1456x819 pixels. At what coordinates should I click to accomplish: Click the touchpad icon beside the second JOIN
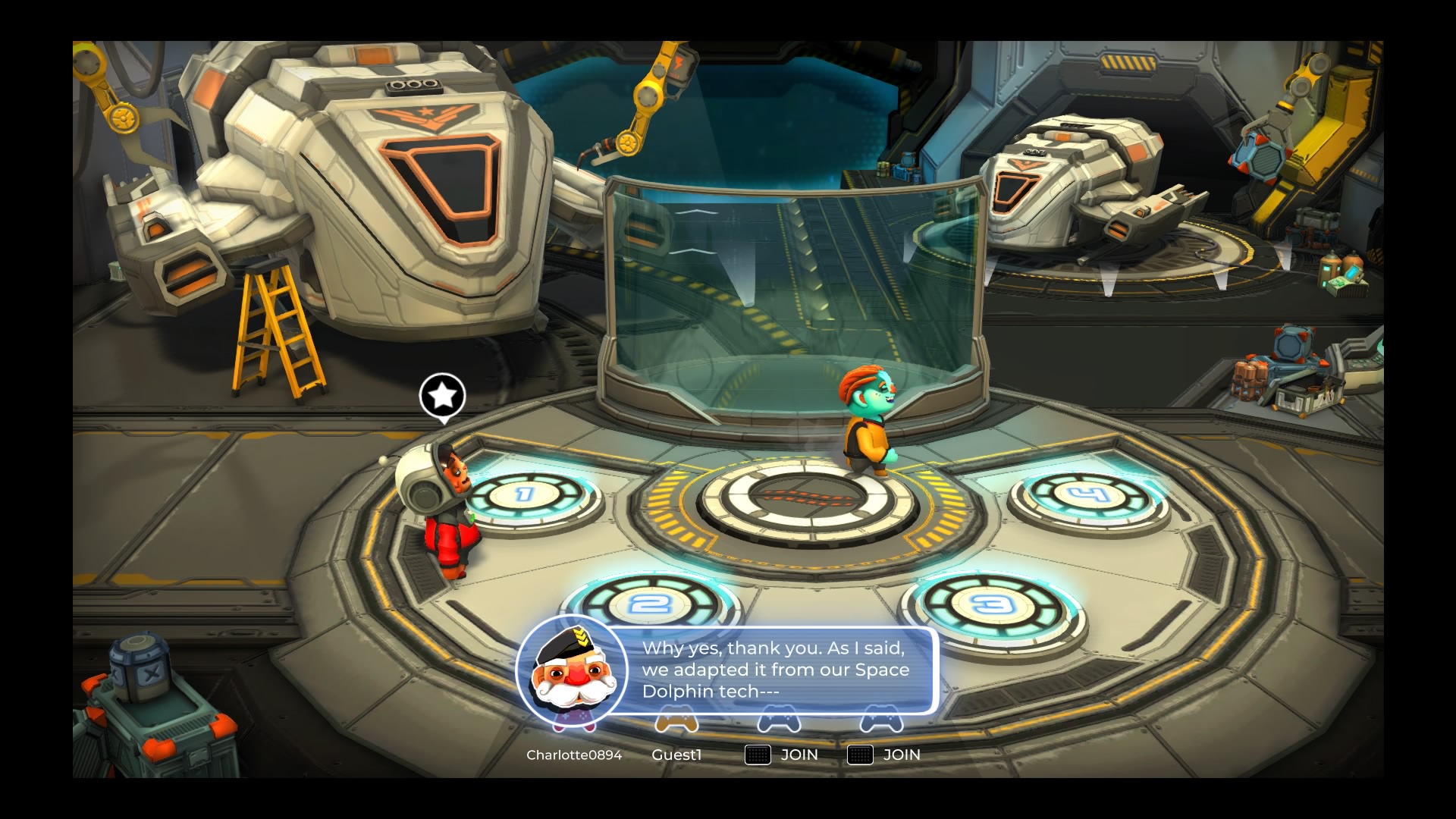[x=860, y=755]
